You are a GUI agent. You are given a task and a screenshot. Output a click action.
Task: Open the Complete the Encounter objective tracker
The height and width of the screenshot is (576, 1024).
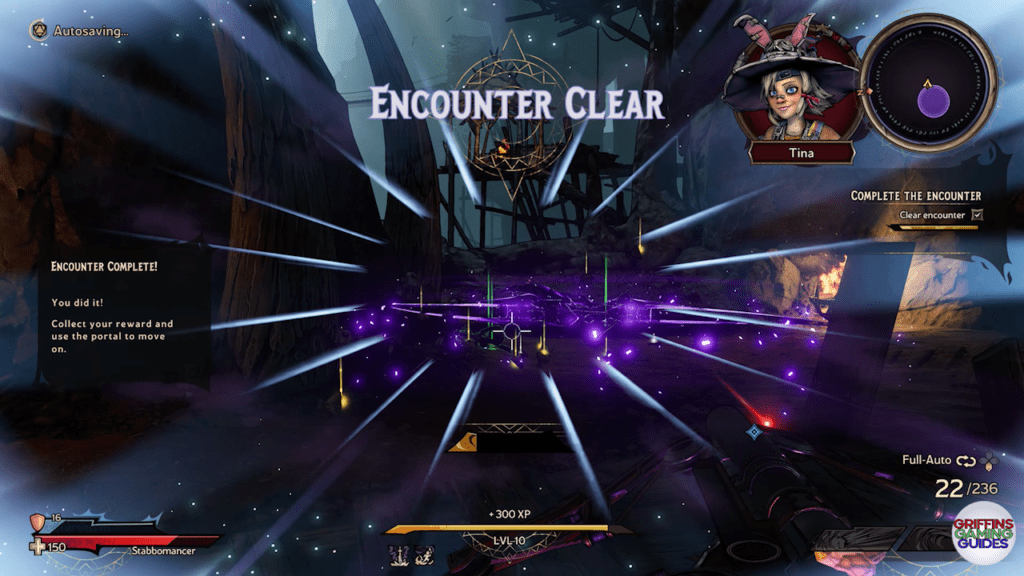pos(915,196)
